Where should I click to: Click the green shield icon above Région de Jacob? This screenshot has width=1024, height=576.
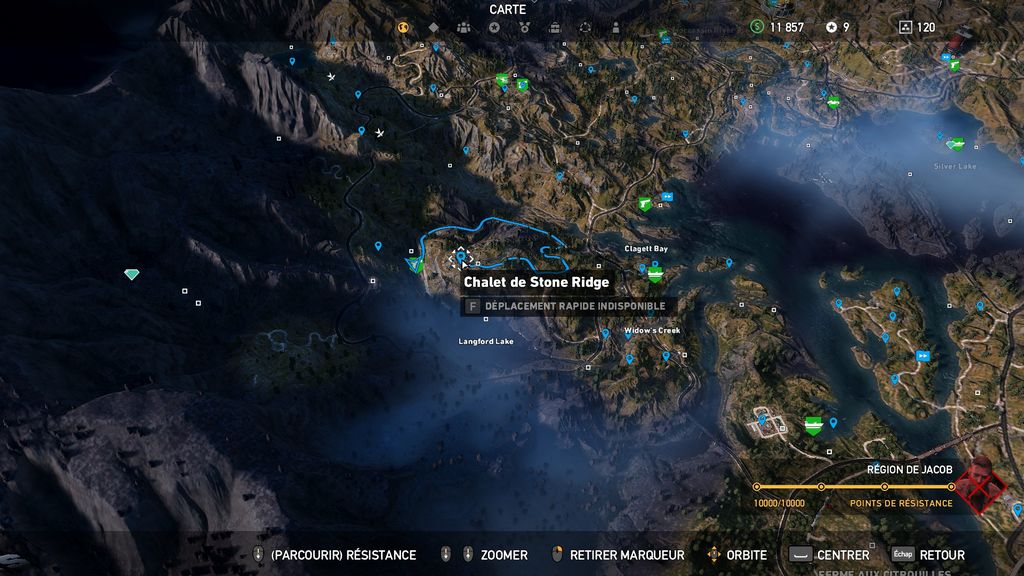(814, 425)
